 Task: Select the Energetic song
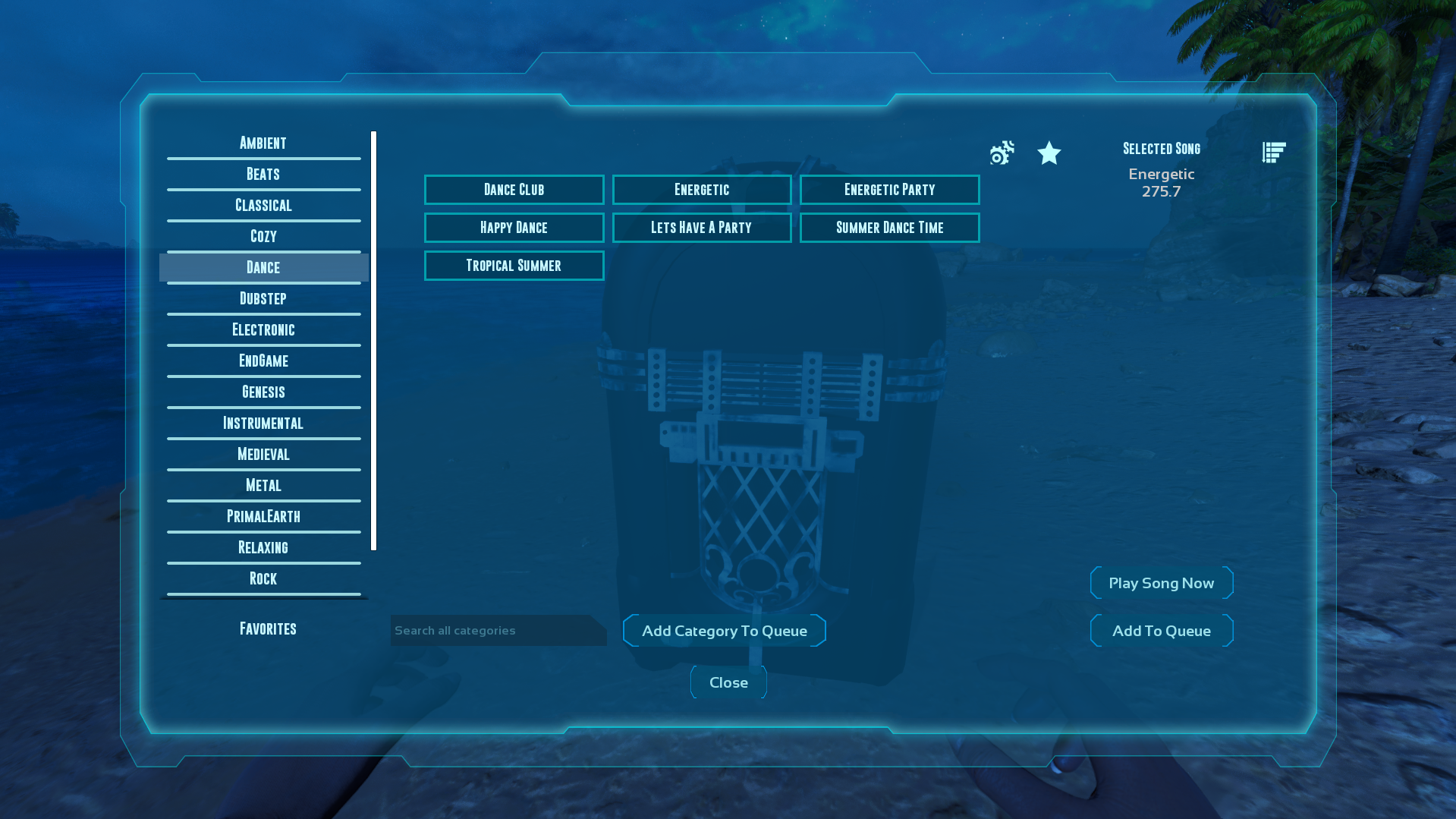(701, 189)
